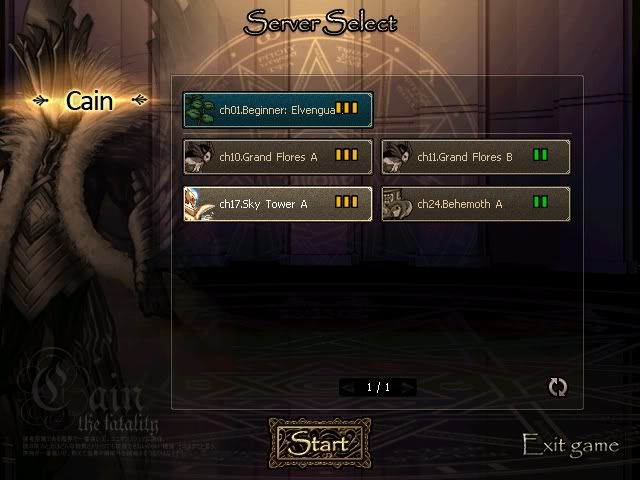Select ch17 Sky Tower A channel

pyautogui.click(x=277, y=204)
